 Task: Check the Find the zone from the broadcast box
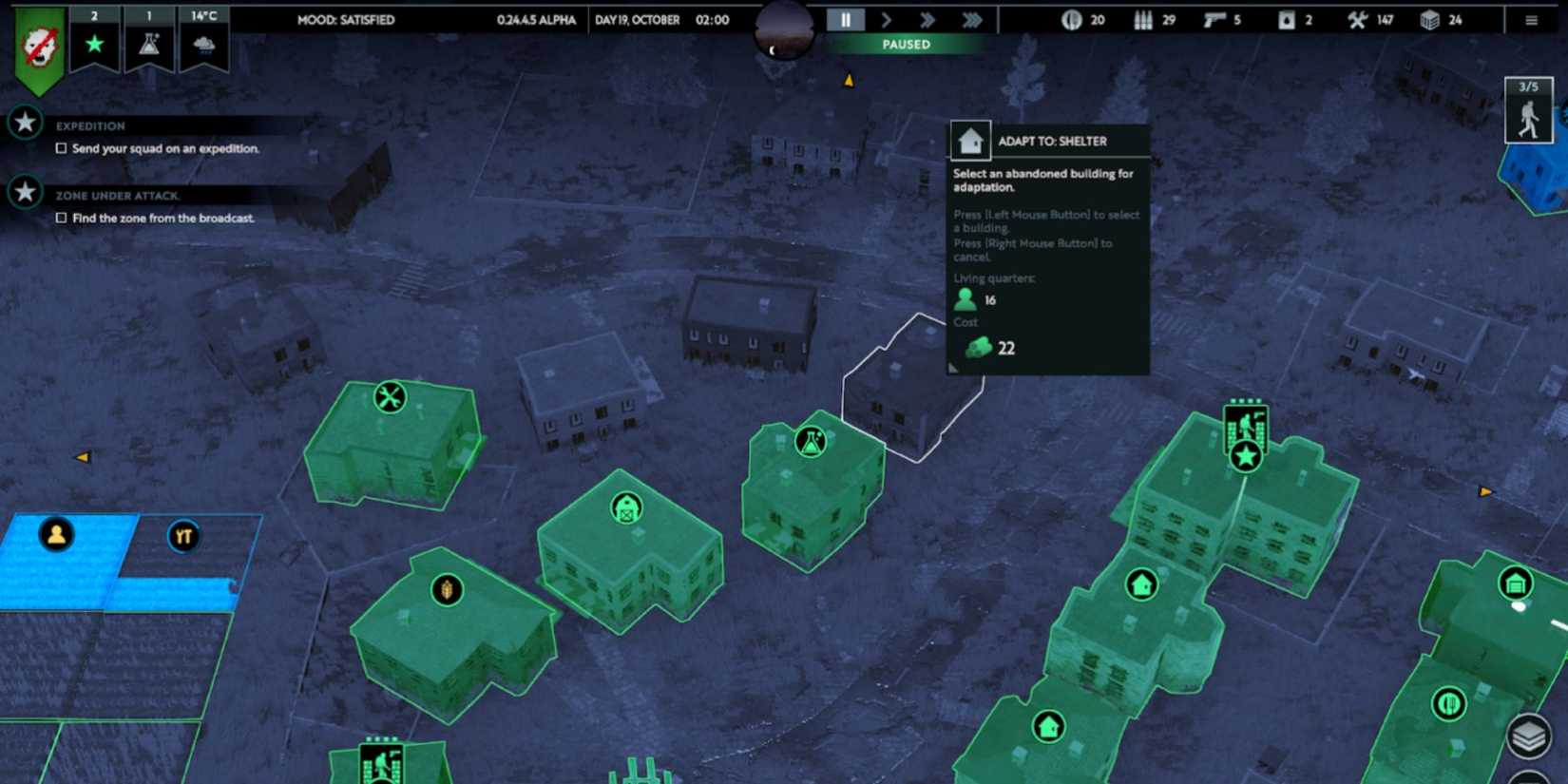61,218
